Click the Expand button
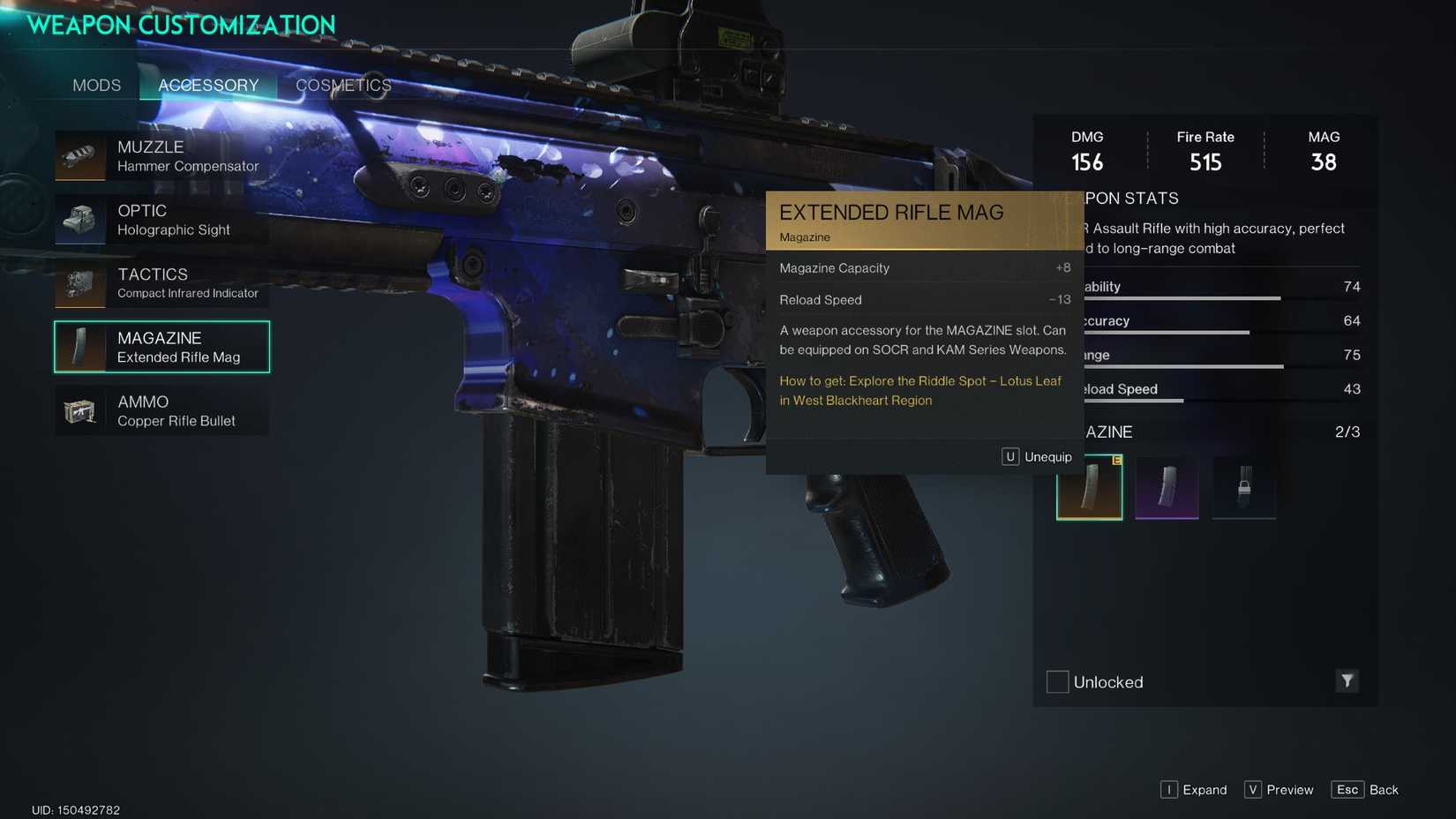 1194,790
